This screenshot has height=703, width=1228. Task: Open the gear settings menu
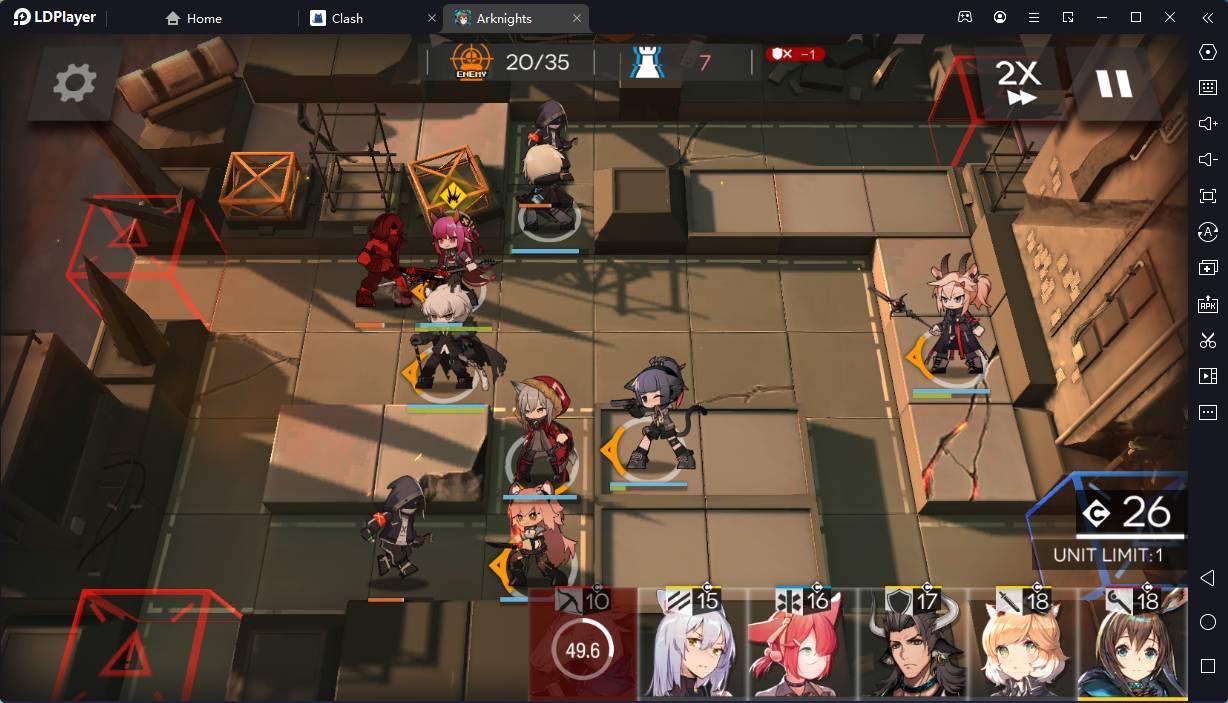pos(74,83)
